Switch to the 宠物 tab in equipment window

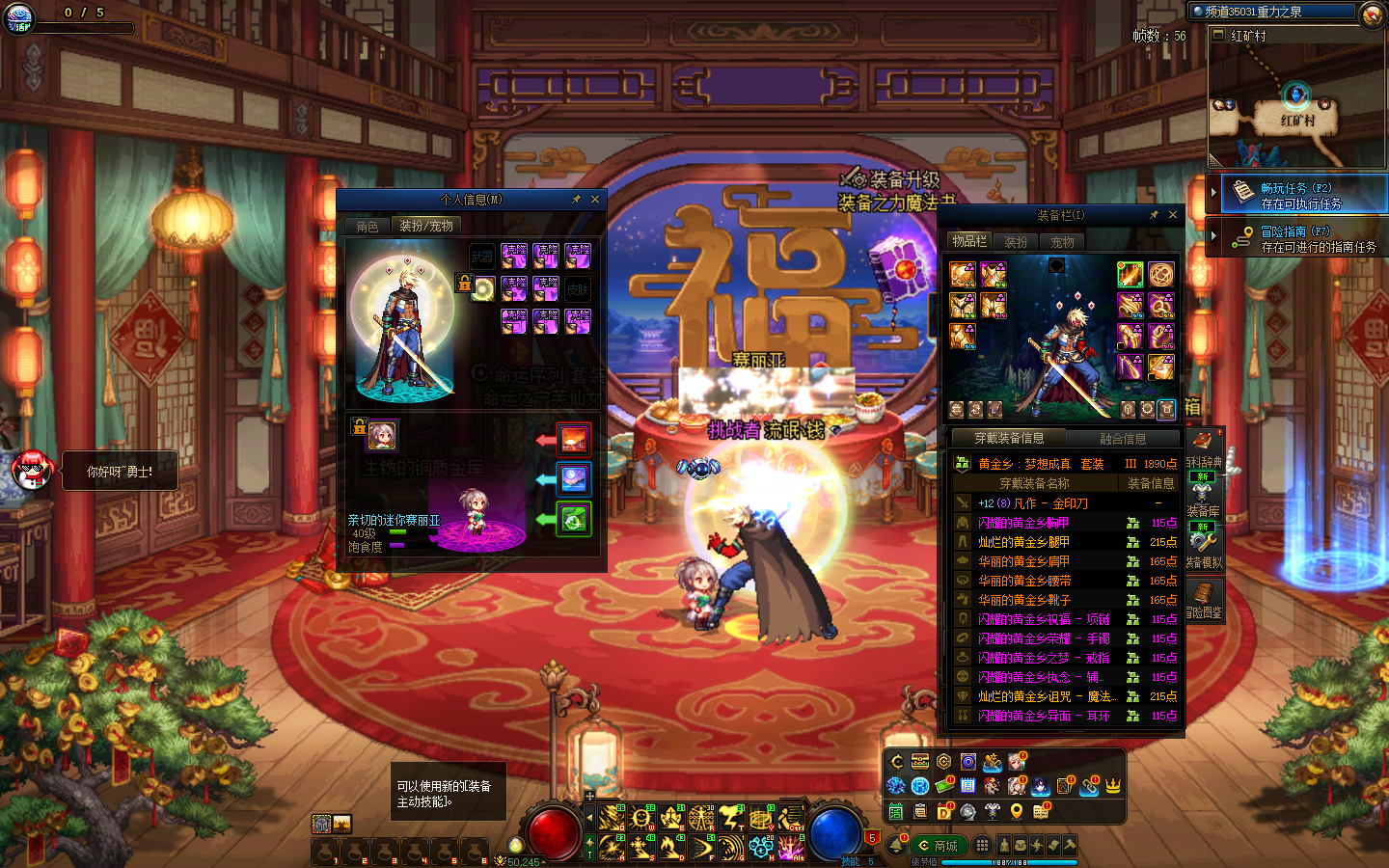(x=1063, y=242)
